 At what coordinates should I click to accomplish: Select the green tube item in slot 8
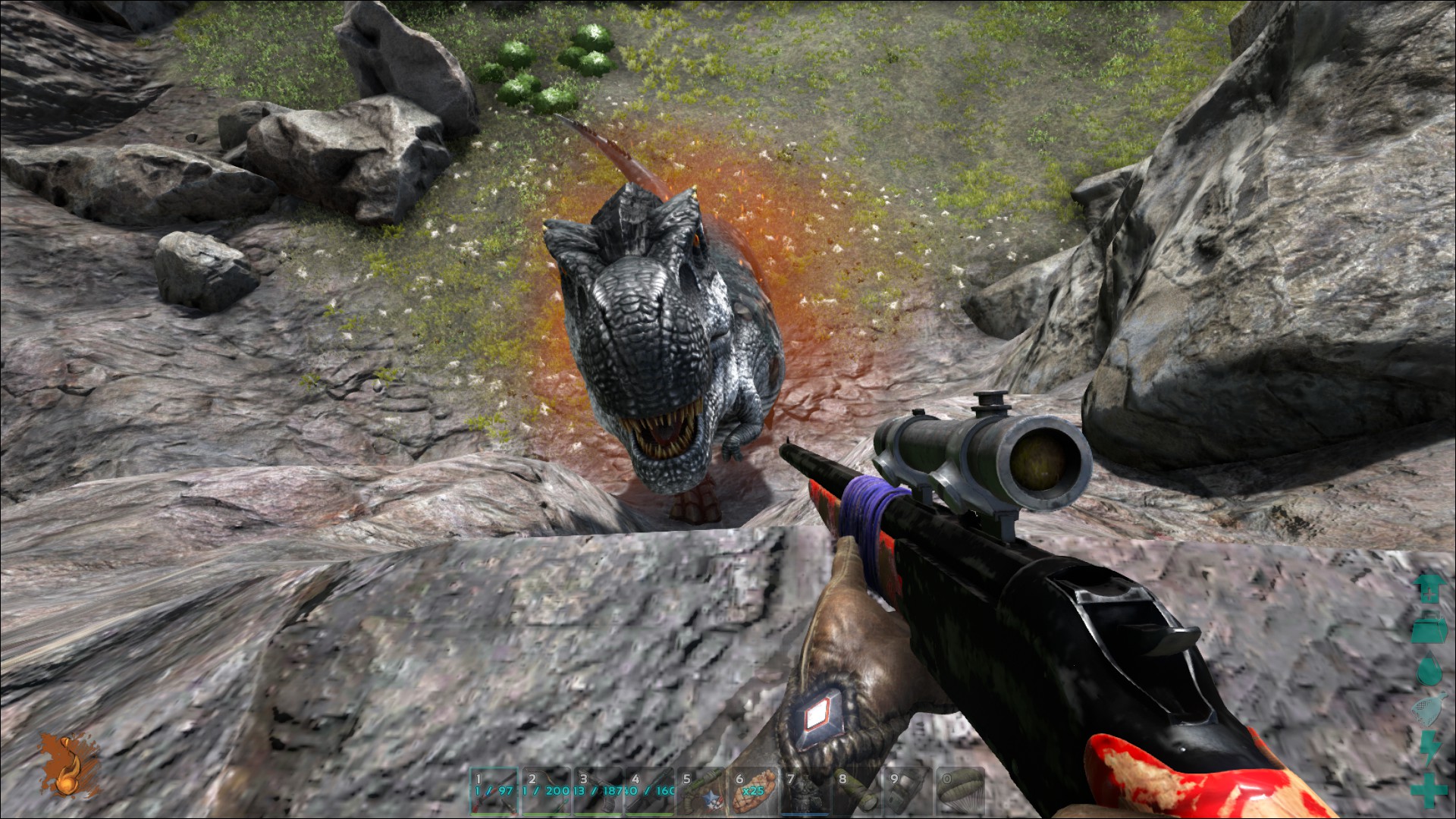856,791
